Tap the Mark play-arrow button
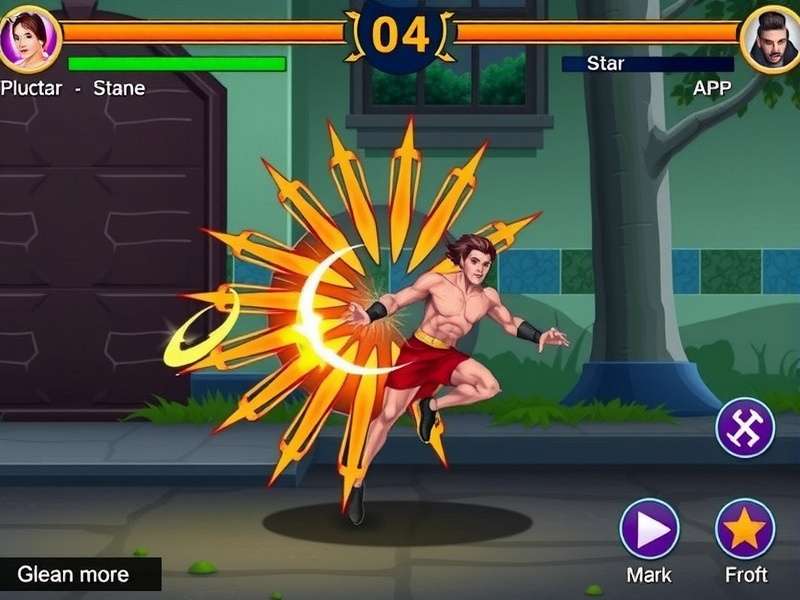 pyautogui.click(x=649, y=529)
